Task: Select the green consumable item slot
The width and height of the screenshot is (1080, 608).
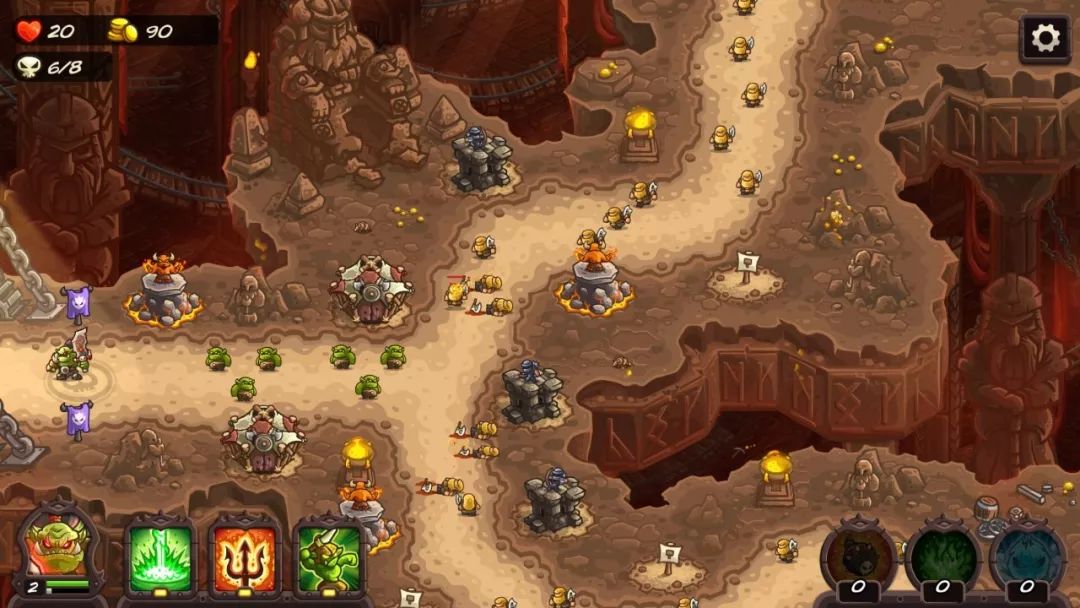Action: (943, 555)
